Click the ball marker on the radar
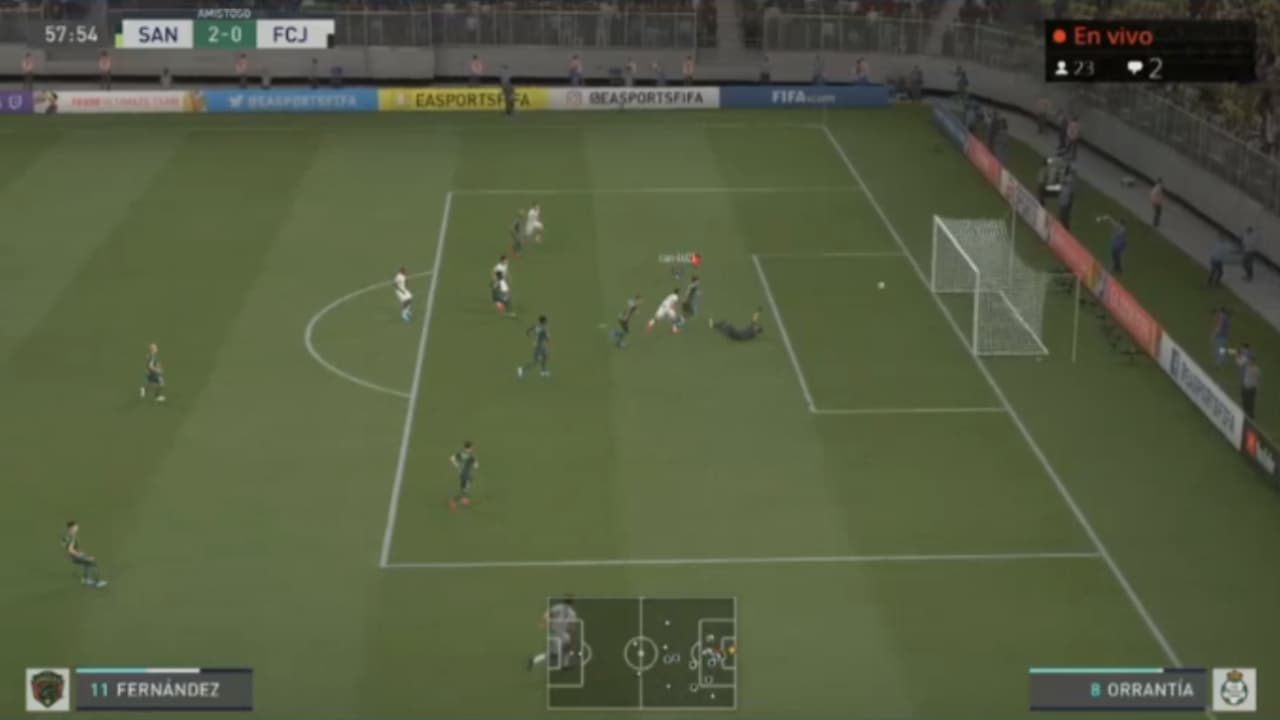This screenshot has width=1280, height=720. pos(732,650)
